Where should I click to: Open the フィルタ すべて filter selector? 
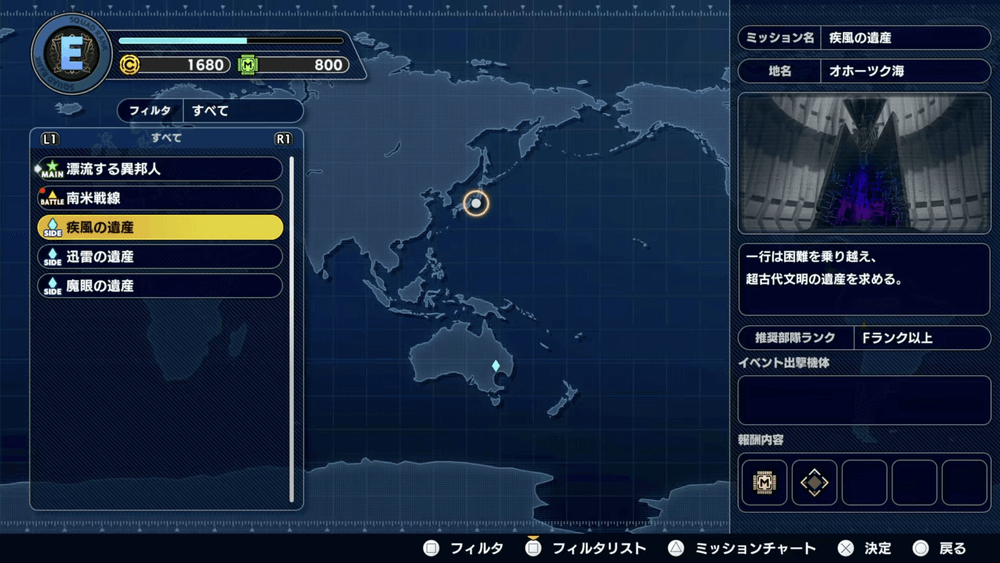[x=210, y=111]
